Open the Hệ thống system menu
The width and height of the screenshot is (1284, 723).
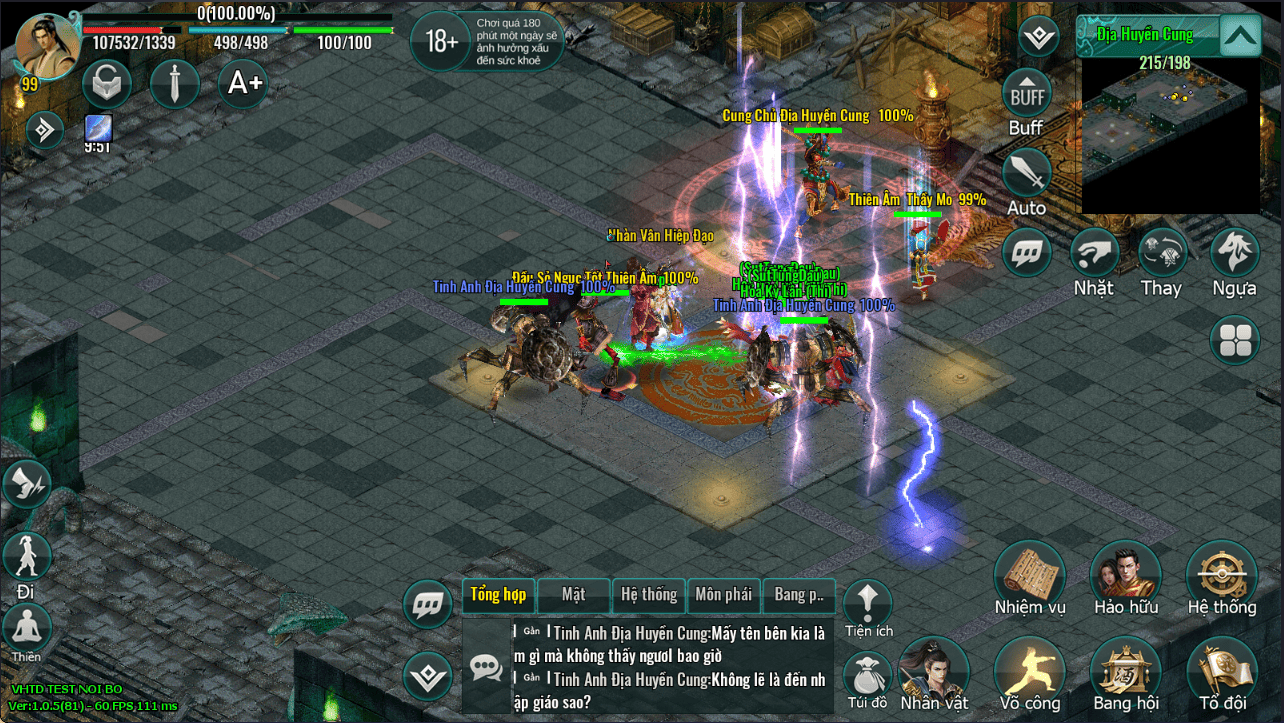(x=1221, y=574)
